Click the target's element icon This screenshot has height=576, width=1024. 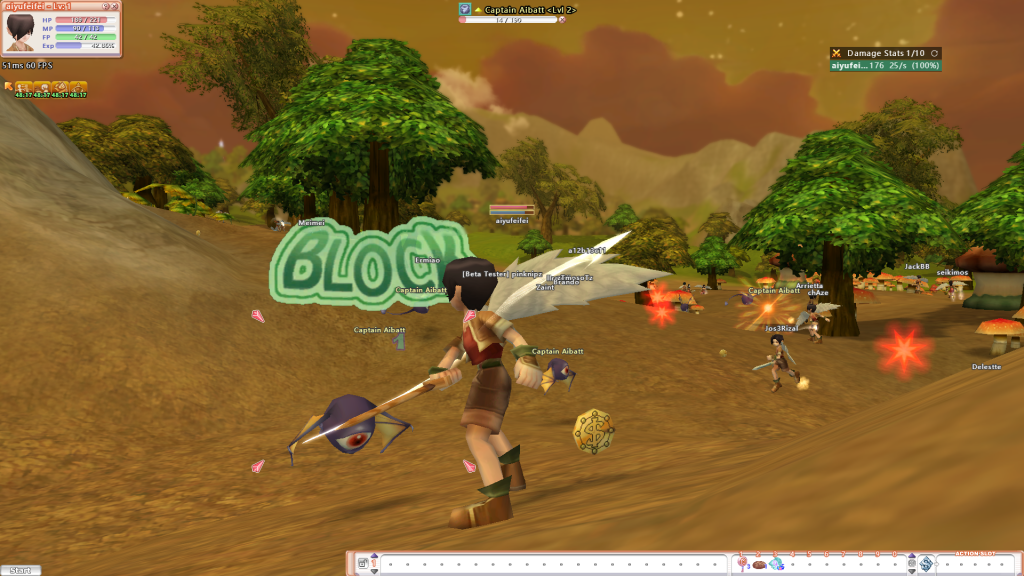pos(465,9)
